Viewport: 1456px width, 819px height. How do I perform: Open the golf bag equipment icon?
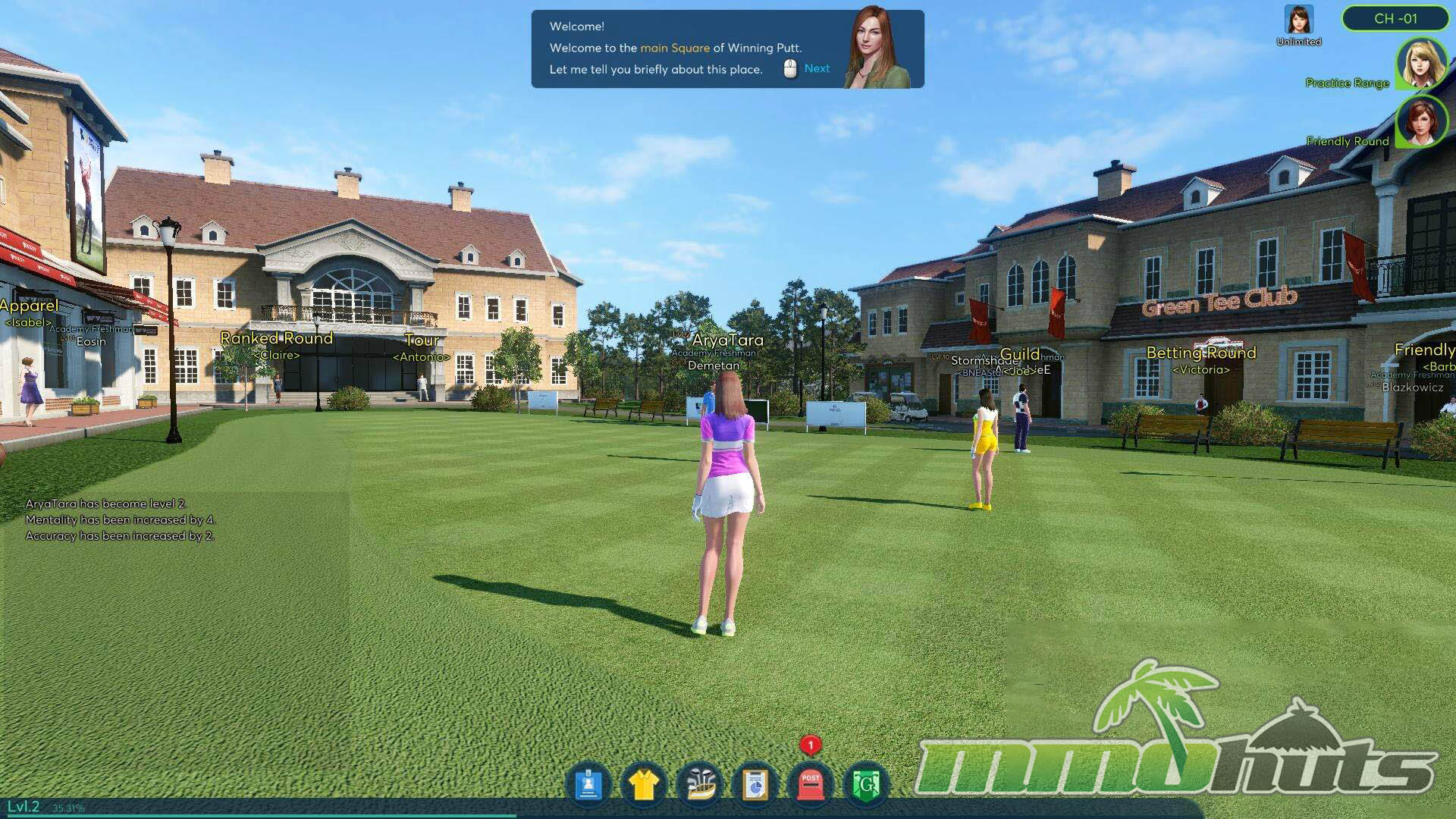pyautogui.click(x=699, y=785)
